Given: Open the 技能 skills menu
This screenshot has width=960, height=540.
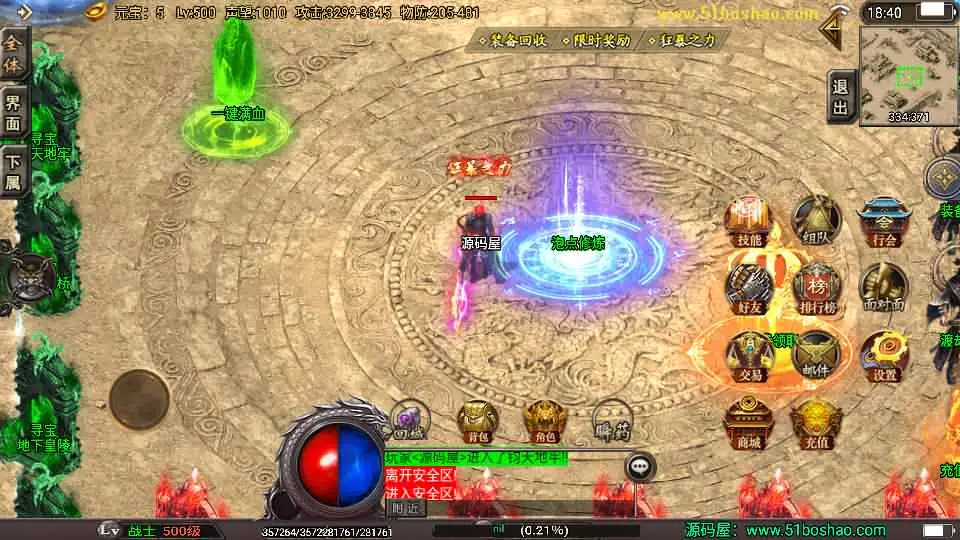Looking at the screenshot, I should pos(748,222).
